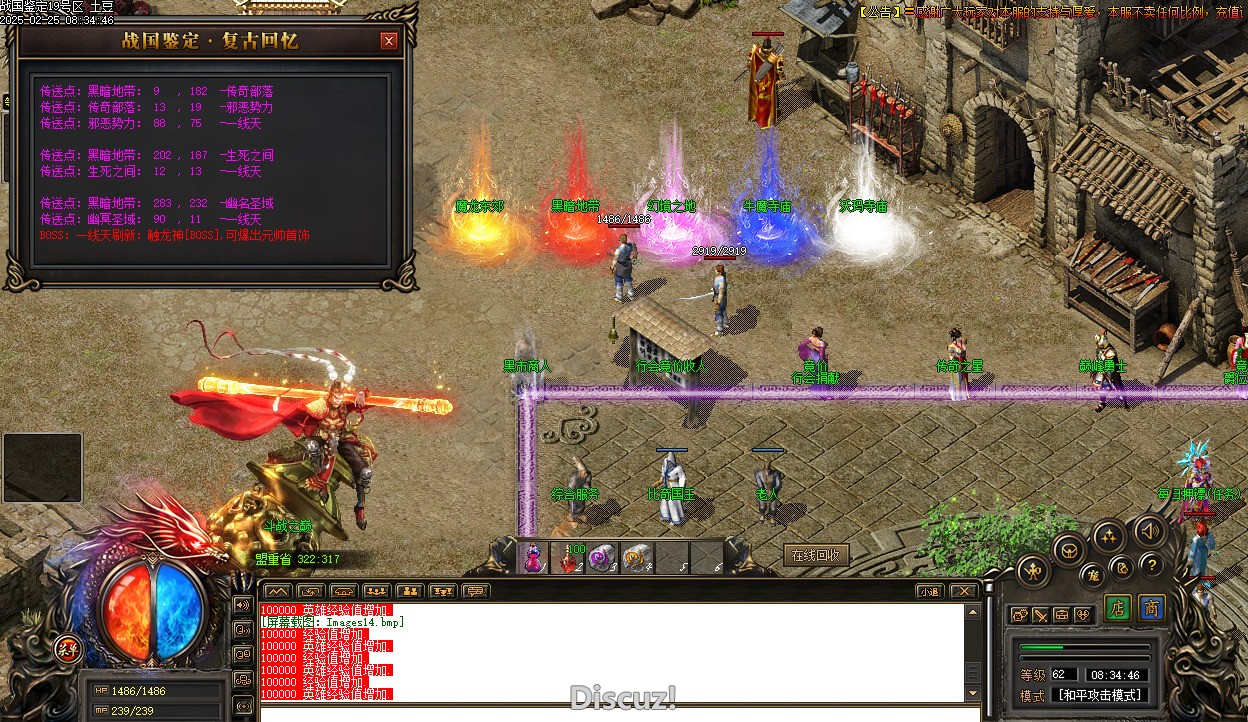Image resolution: width=1248 pixels, height=722 pixels.
Task: Click the 在线回收 button
Action: point(816,556)
